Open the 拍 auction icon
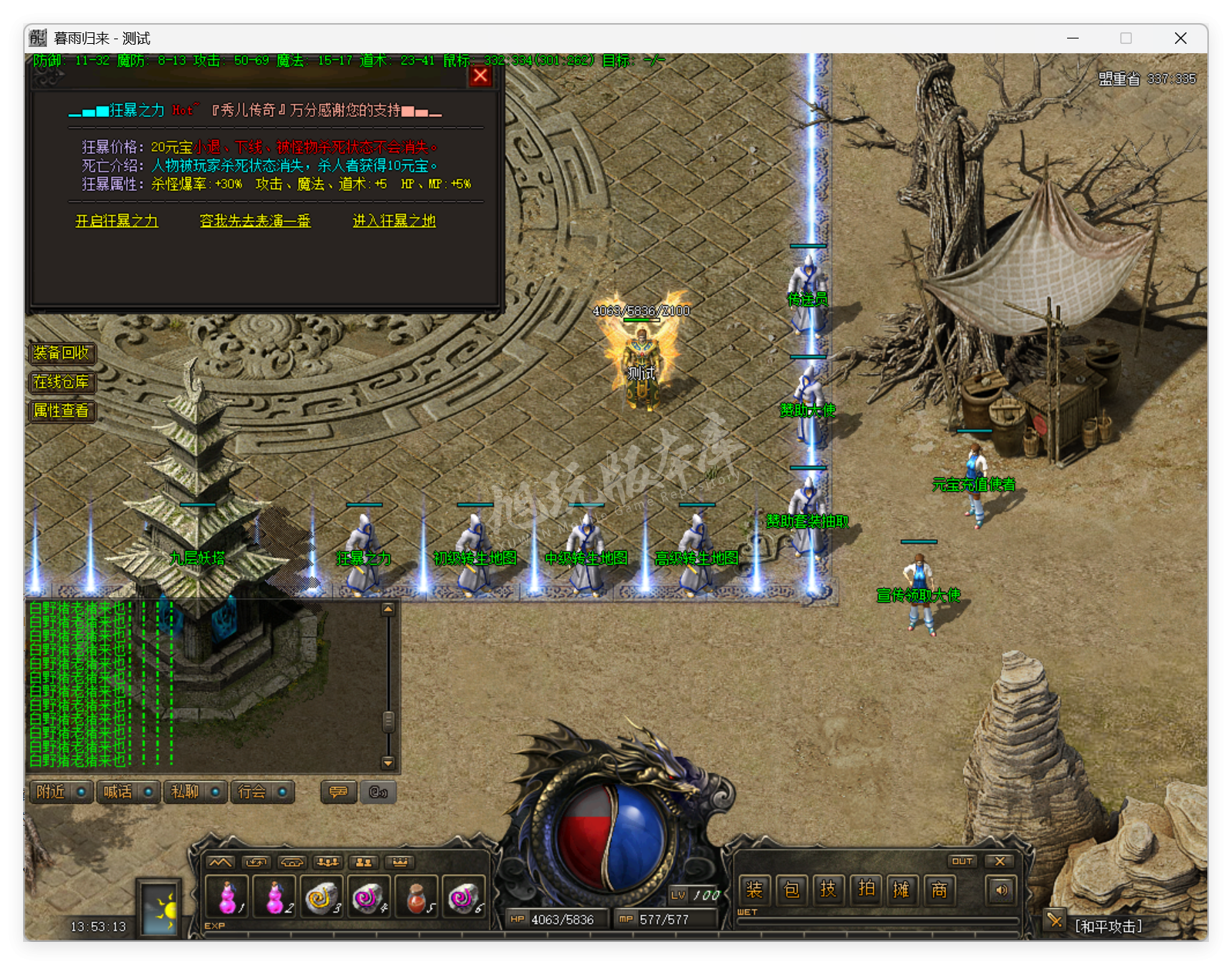This screenshot has width=1232, height=965. pyautogui.click(x=865, y=890)
